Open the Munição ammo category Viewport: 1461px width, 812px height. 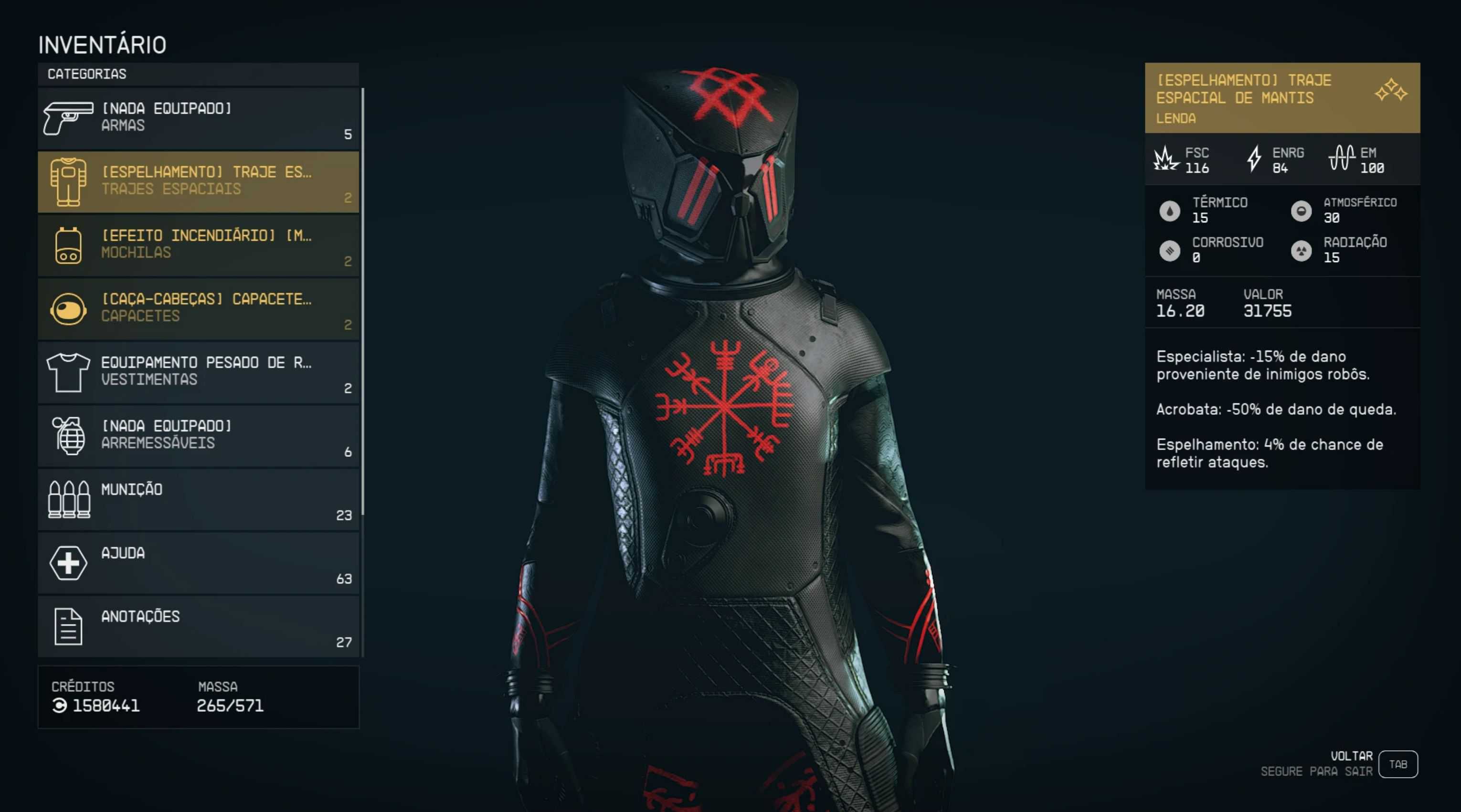(198, 499)
